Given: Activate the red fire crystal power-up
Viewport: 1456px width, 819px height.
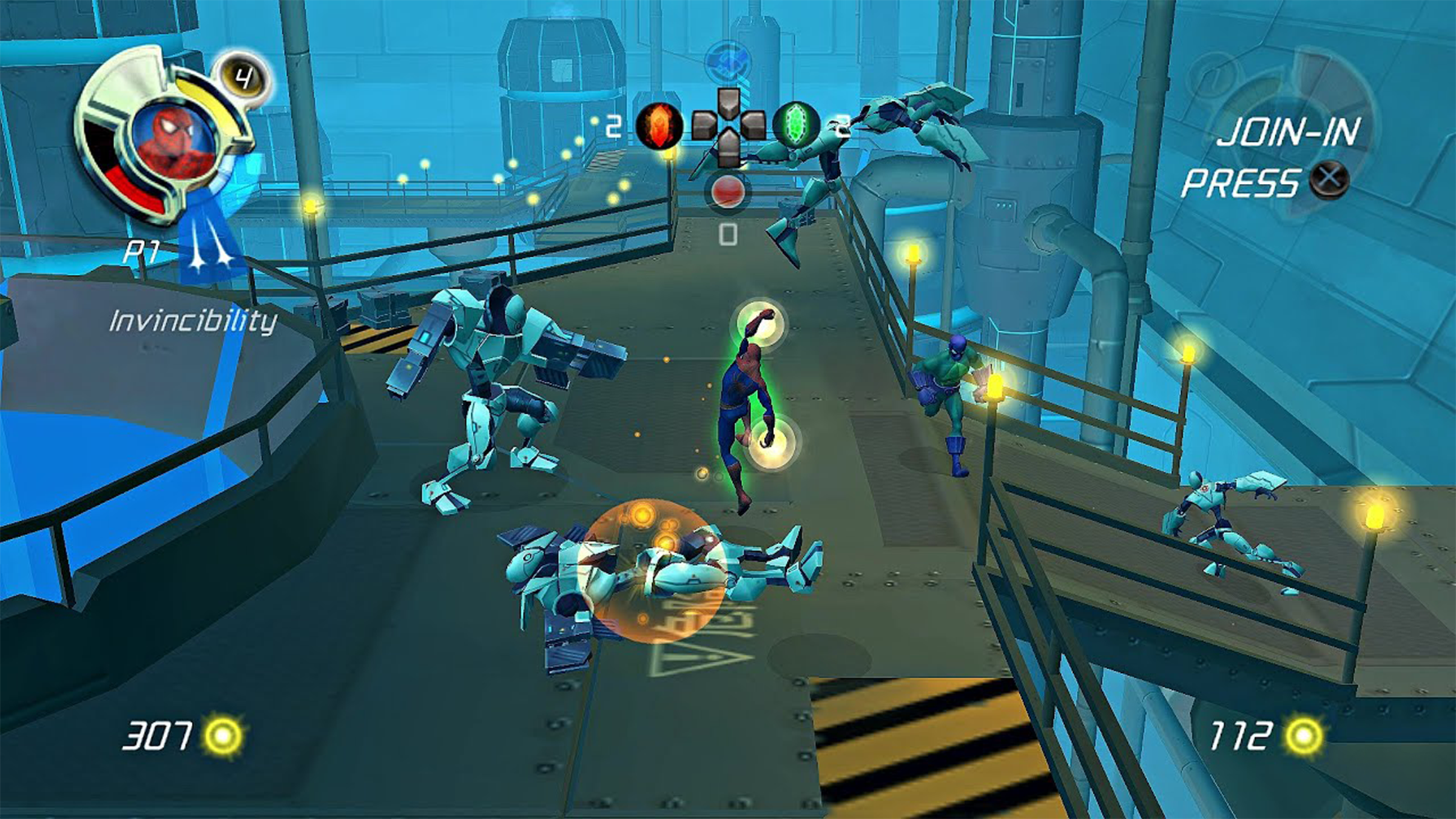Looking at the screenshot, I should (x=659, y=126).
